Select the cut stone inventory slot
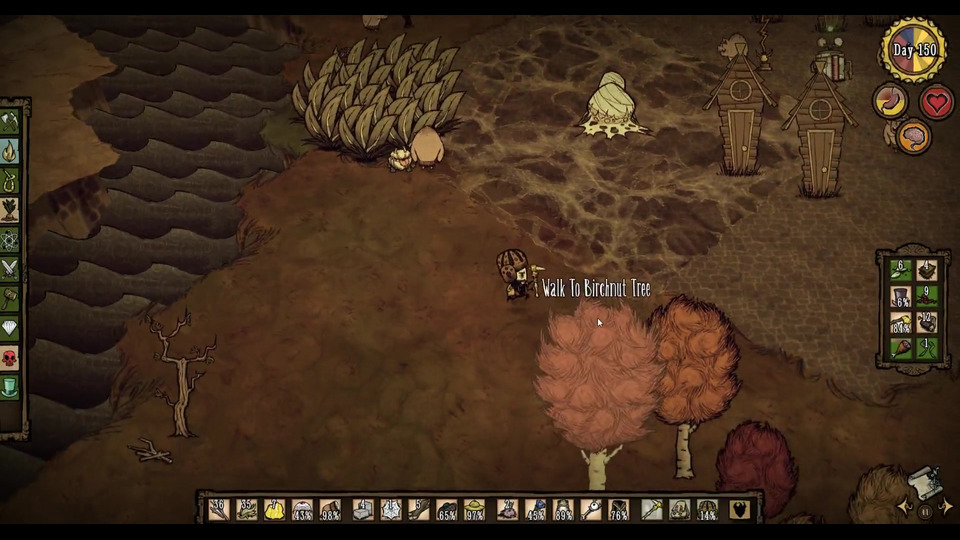Image resolution: width=960 pixels, height=540 pixels. pyautogui.click(x=362, y=510)
